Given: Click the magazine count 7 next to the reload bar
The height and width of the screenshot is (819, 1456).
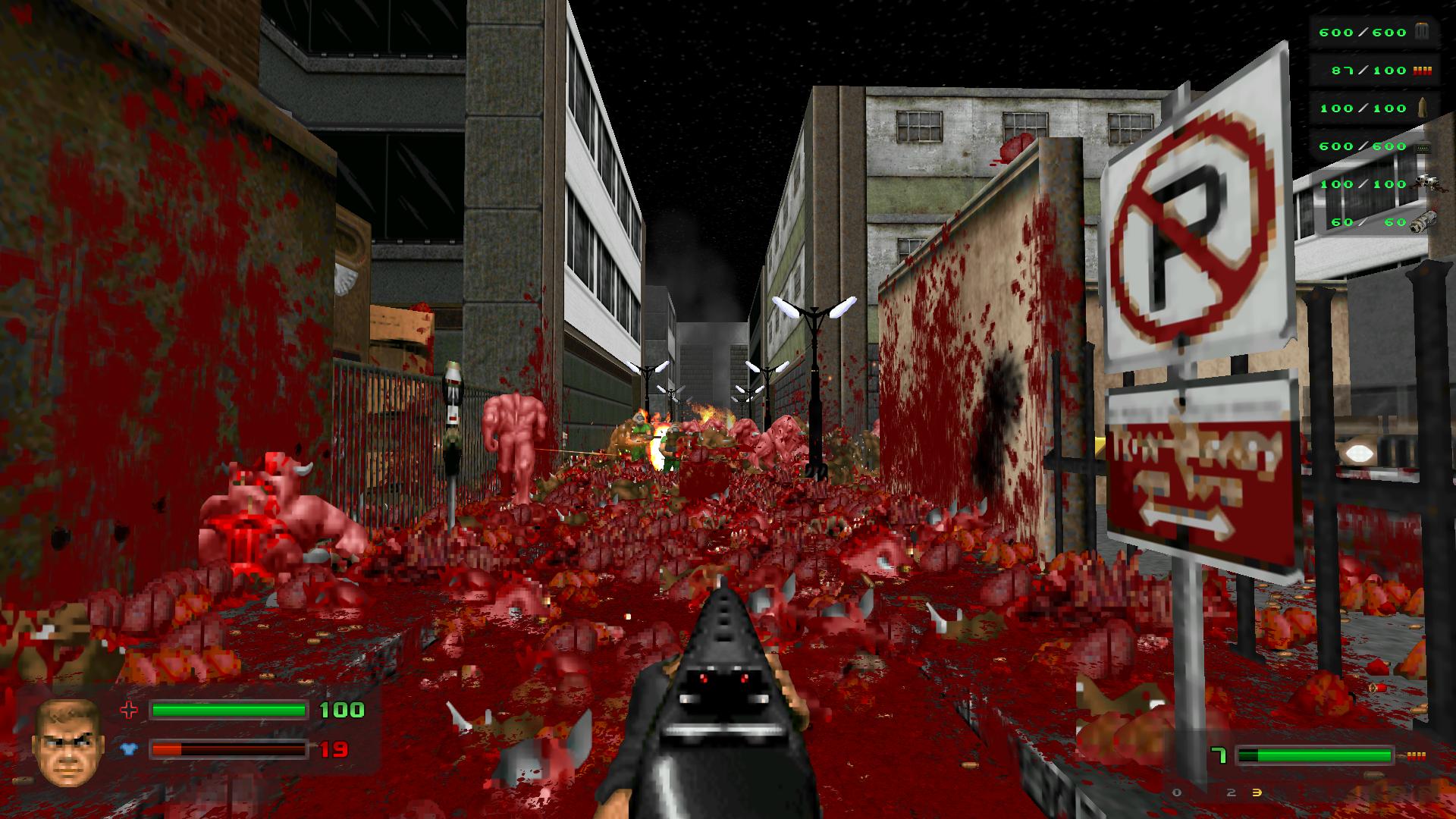Looking at the screenshot, I should click(1219, 754).
